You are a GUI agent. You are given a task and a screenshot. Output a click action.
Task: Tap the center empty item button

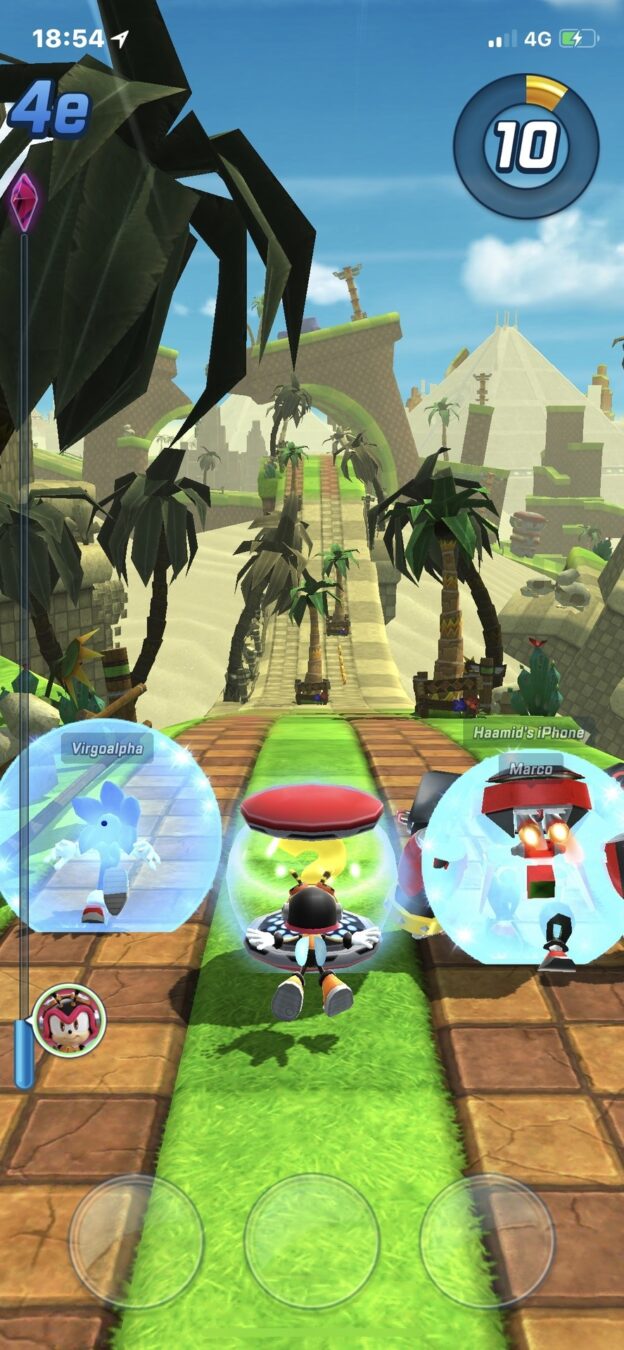click(x=312, y=1241)
